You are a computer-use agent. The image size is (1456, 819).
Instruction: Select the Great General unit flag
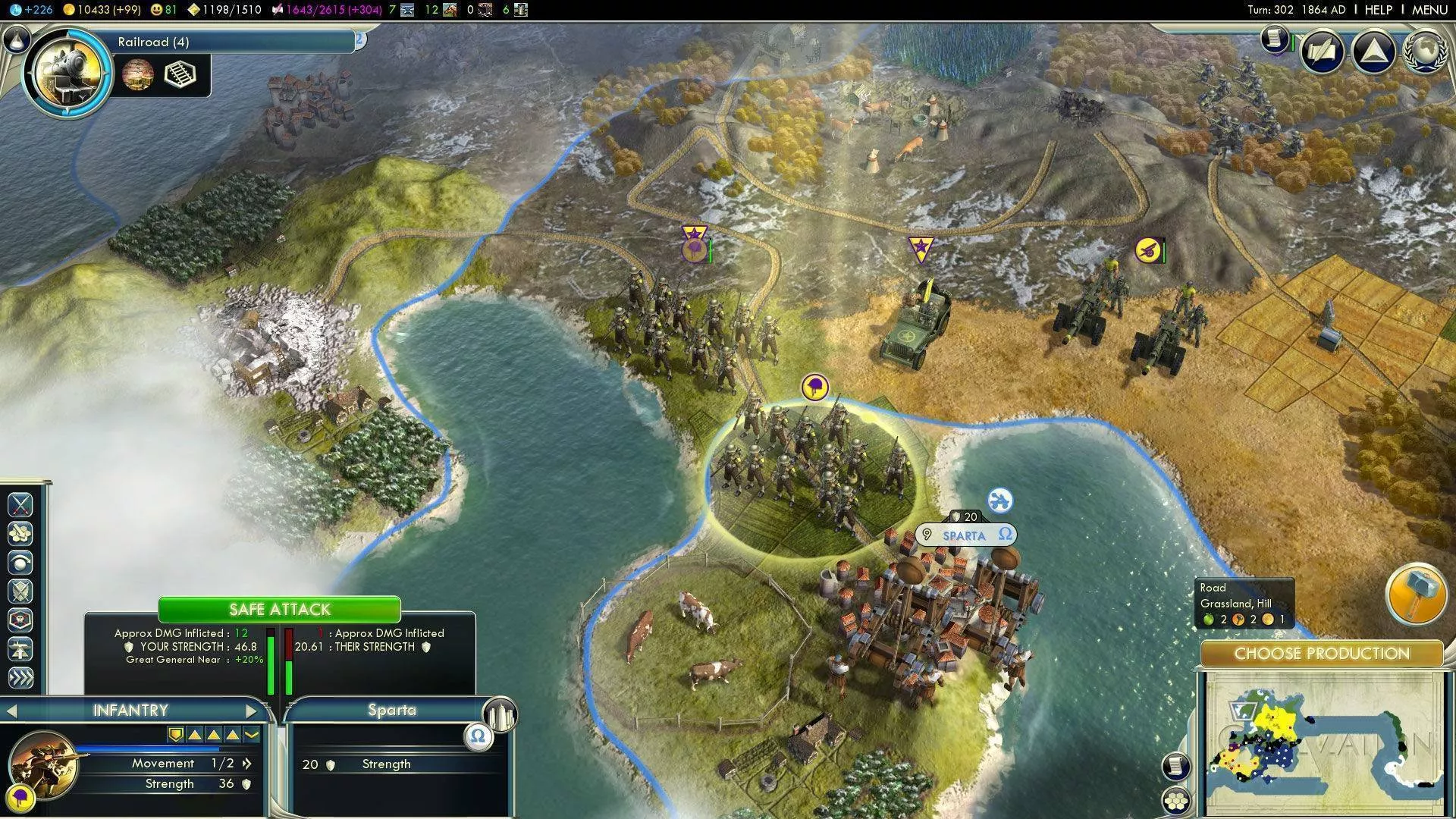[x=920, y=248]
